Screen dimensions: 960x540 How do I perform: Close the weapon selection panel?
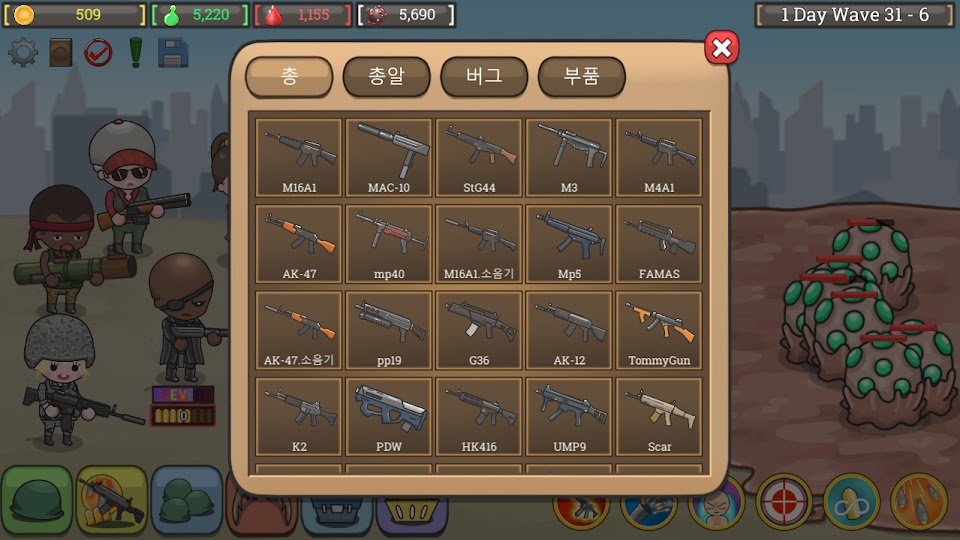722,47
